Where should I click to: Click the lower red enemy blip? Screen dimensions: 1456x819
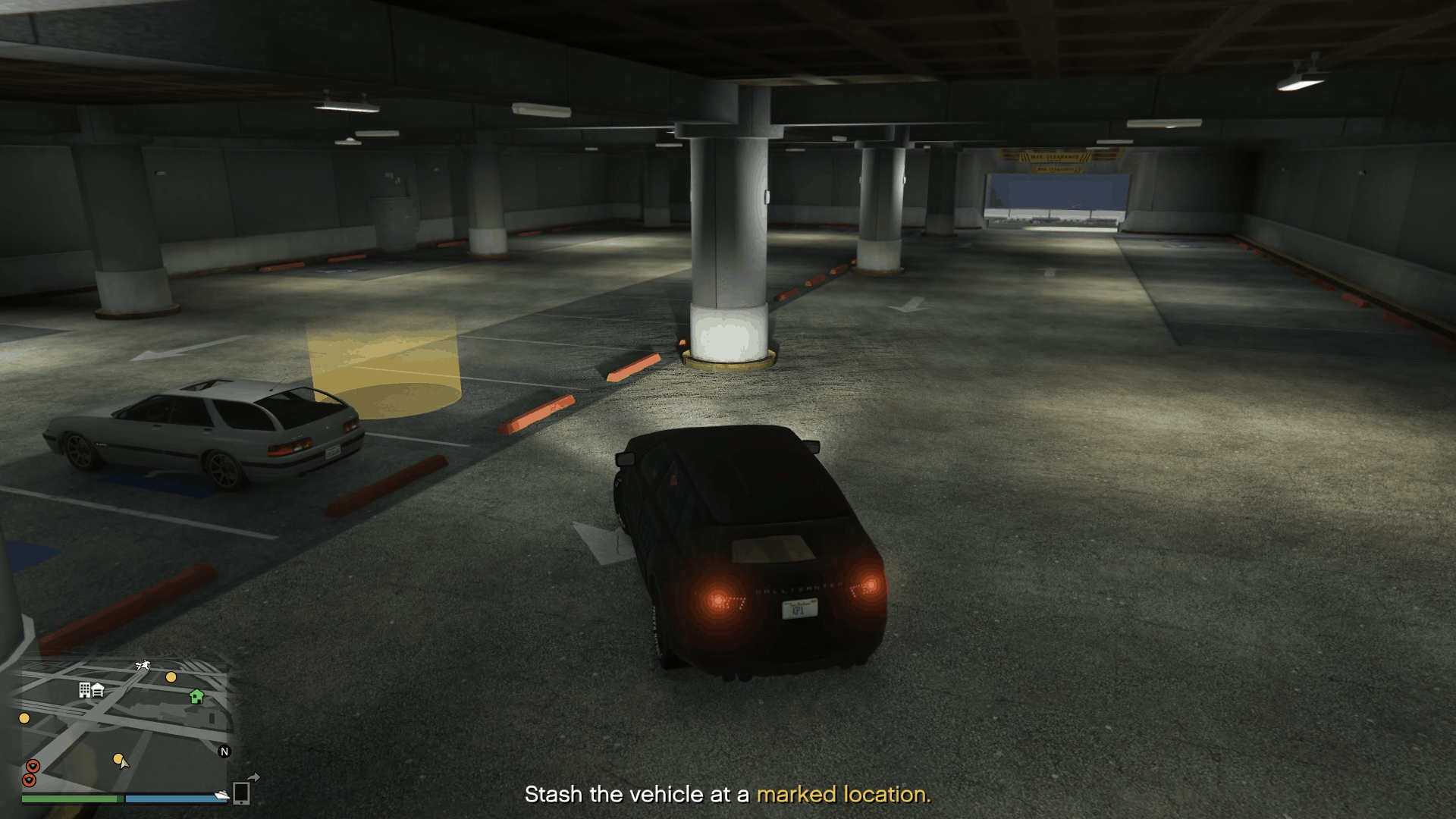[x=30, y=780]
